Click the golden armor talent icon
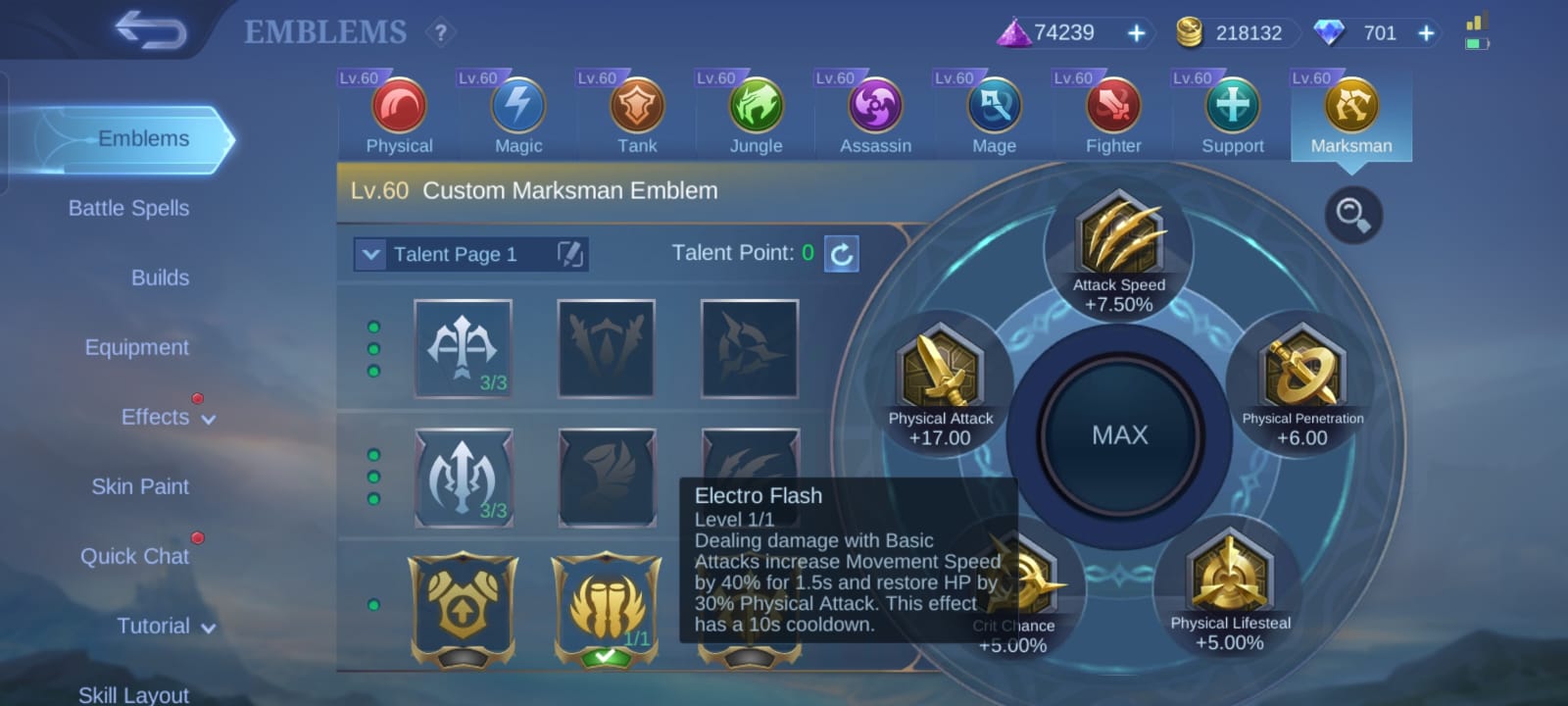The image size is (1568, 706). (463, 608)
